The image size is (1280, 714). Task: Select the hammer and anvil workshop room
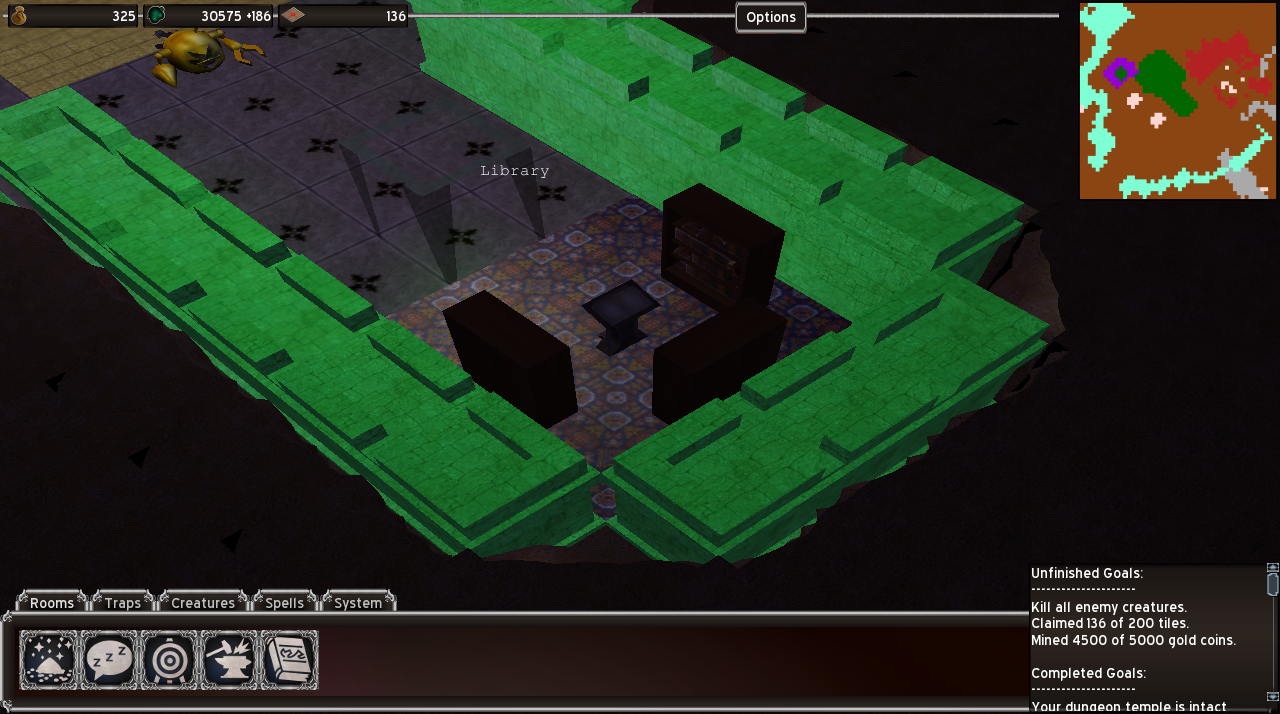pyautogui.click(x=229, y=660)
